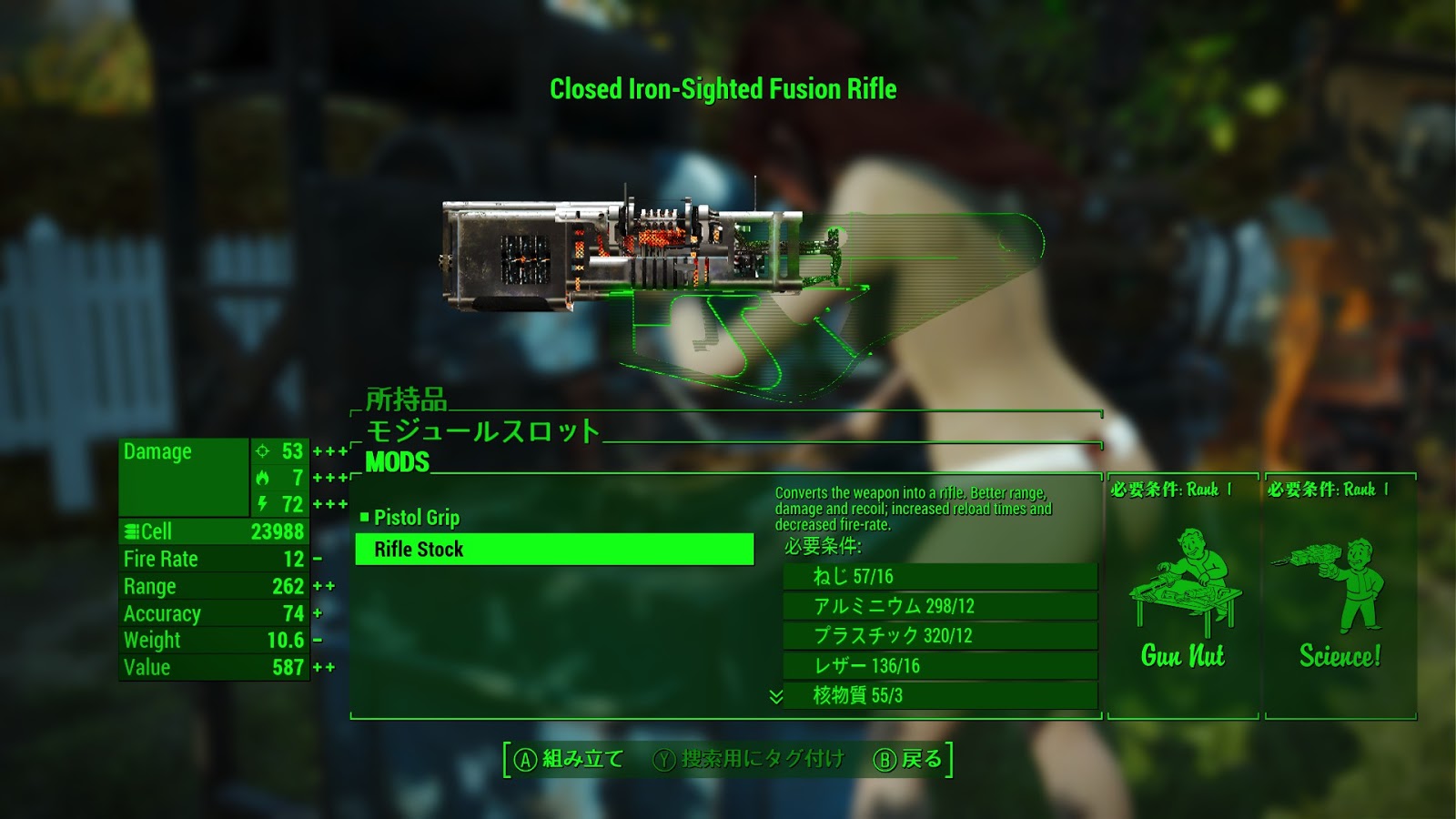The height and width of the screenshot is (819, 1456).
Task: Click 戻る to go back
Action: pyautogui.click(x=921, y=759)
